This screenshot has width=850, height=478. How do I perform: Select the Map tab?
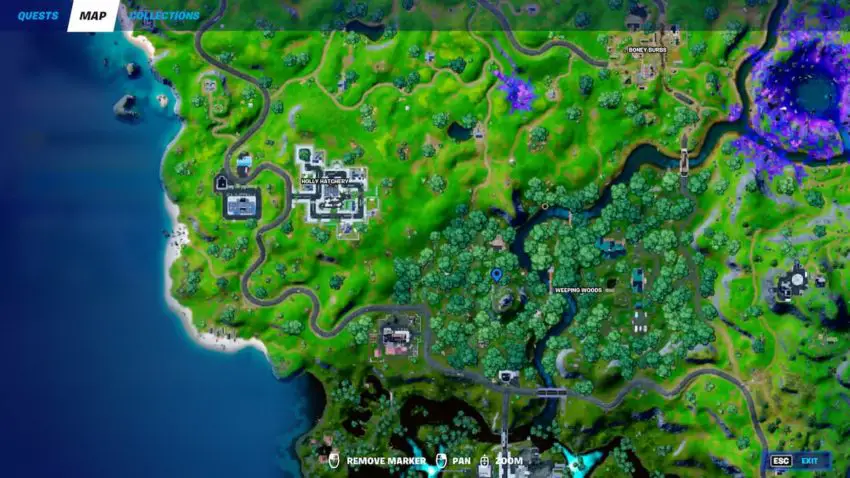pos(93,16)
